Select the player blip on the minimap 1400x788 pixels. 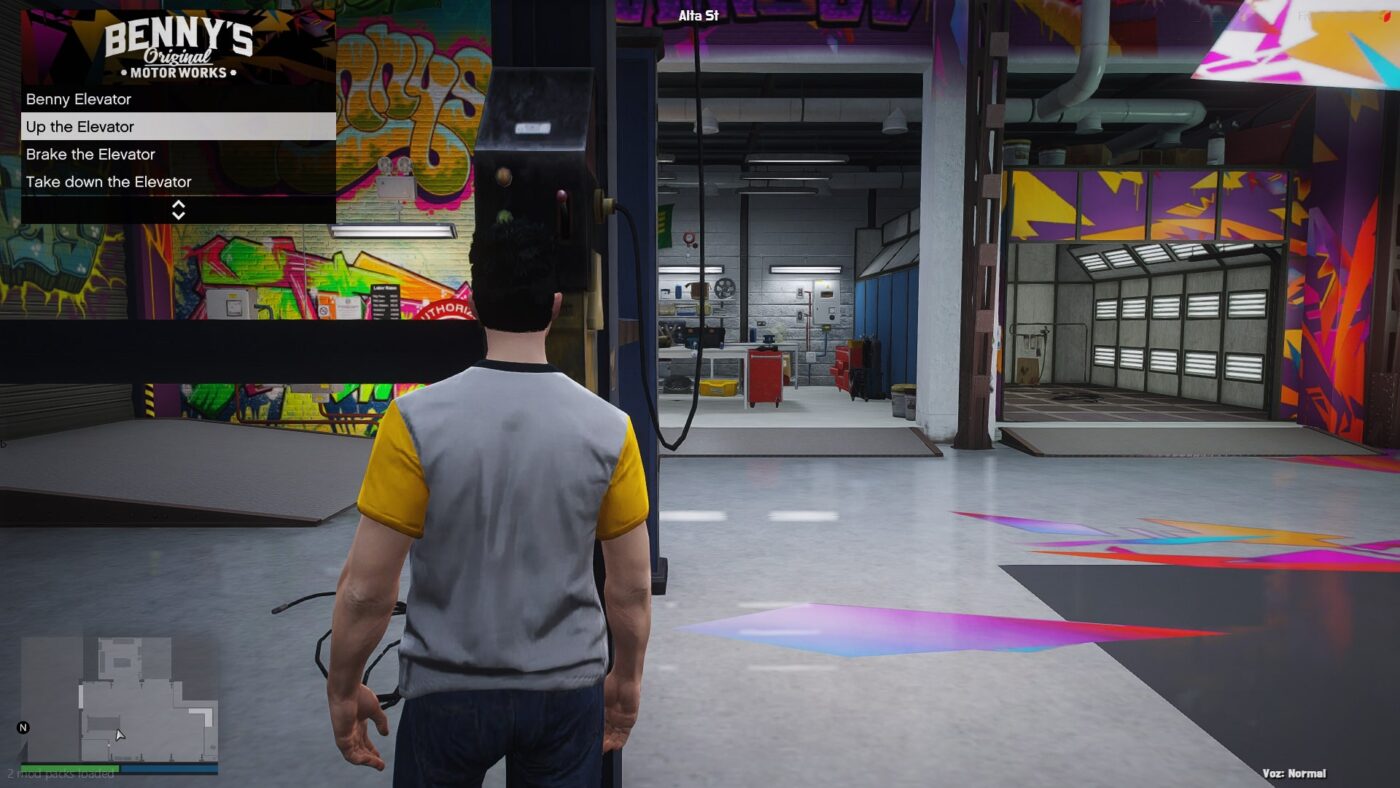pos(107,744)
